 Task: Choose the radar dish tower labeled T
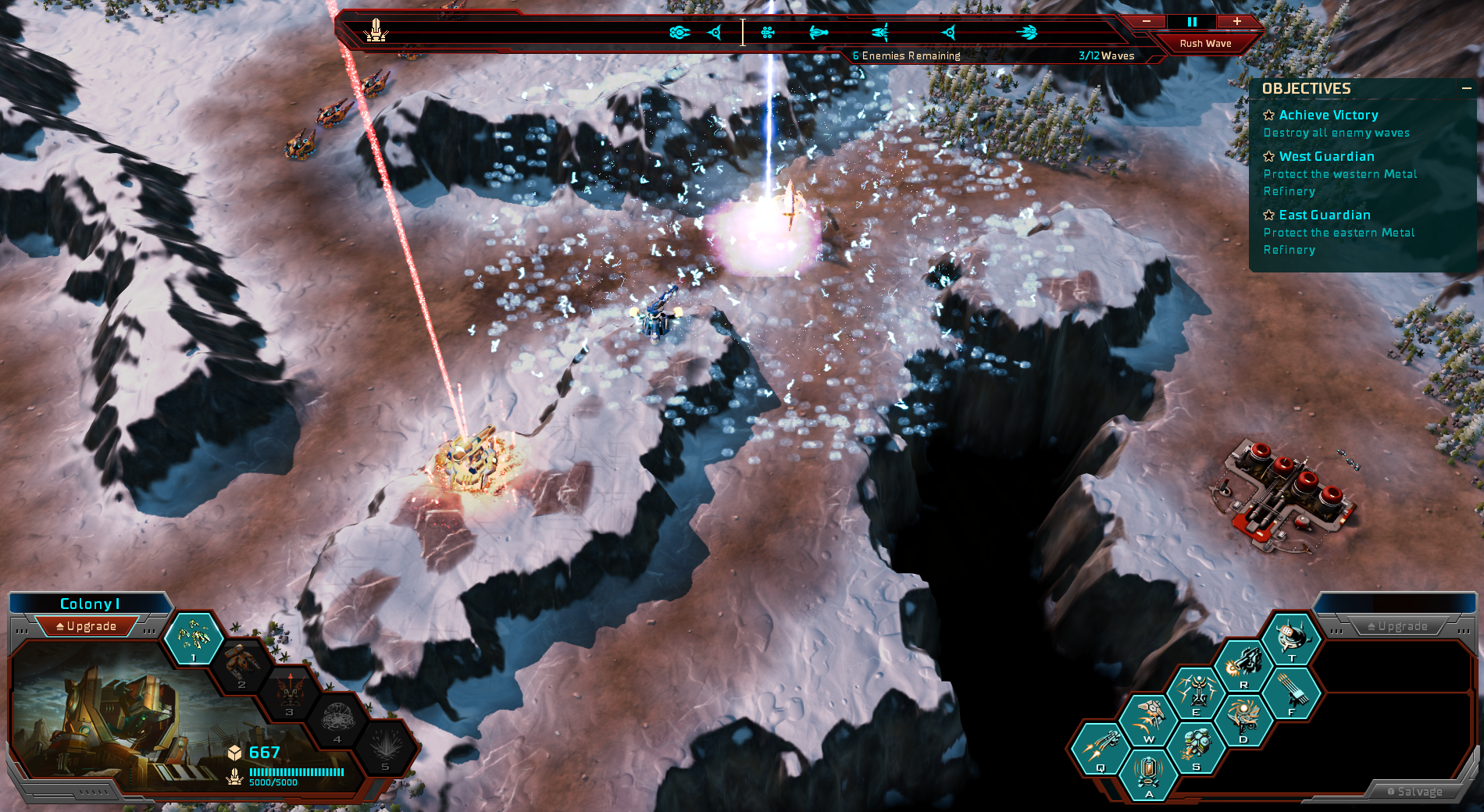[x=1292, y=639]
